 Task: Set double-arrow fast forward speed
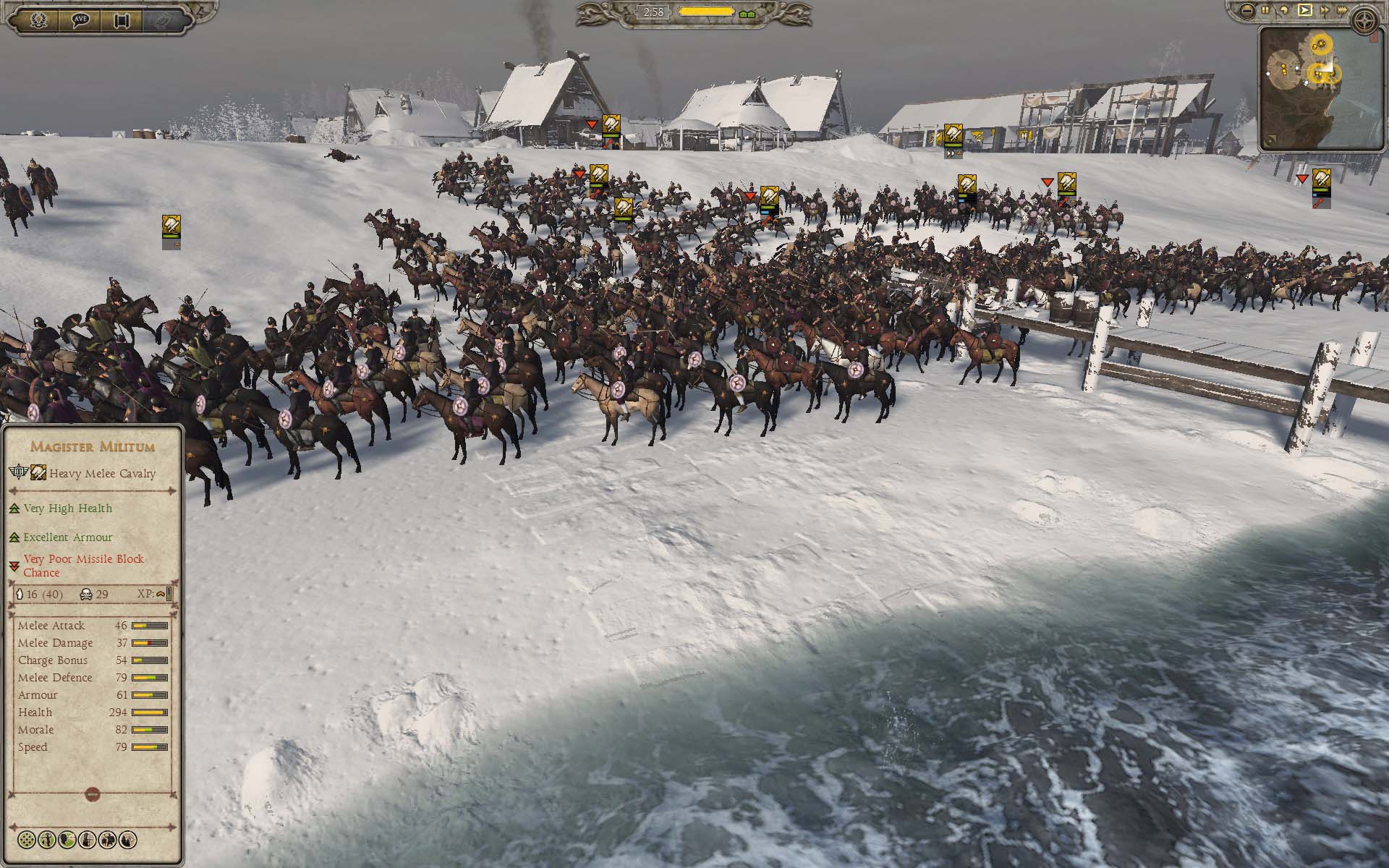tap(1324, 10)
